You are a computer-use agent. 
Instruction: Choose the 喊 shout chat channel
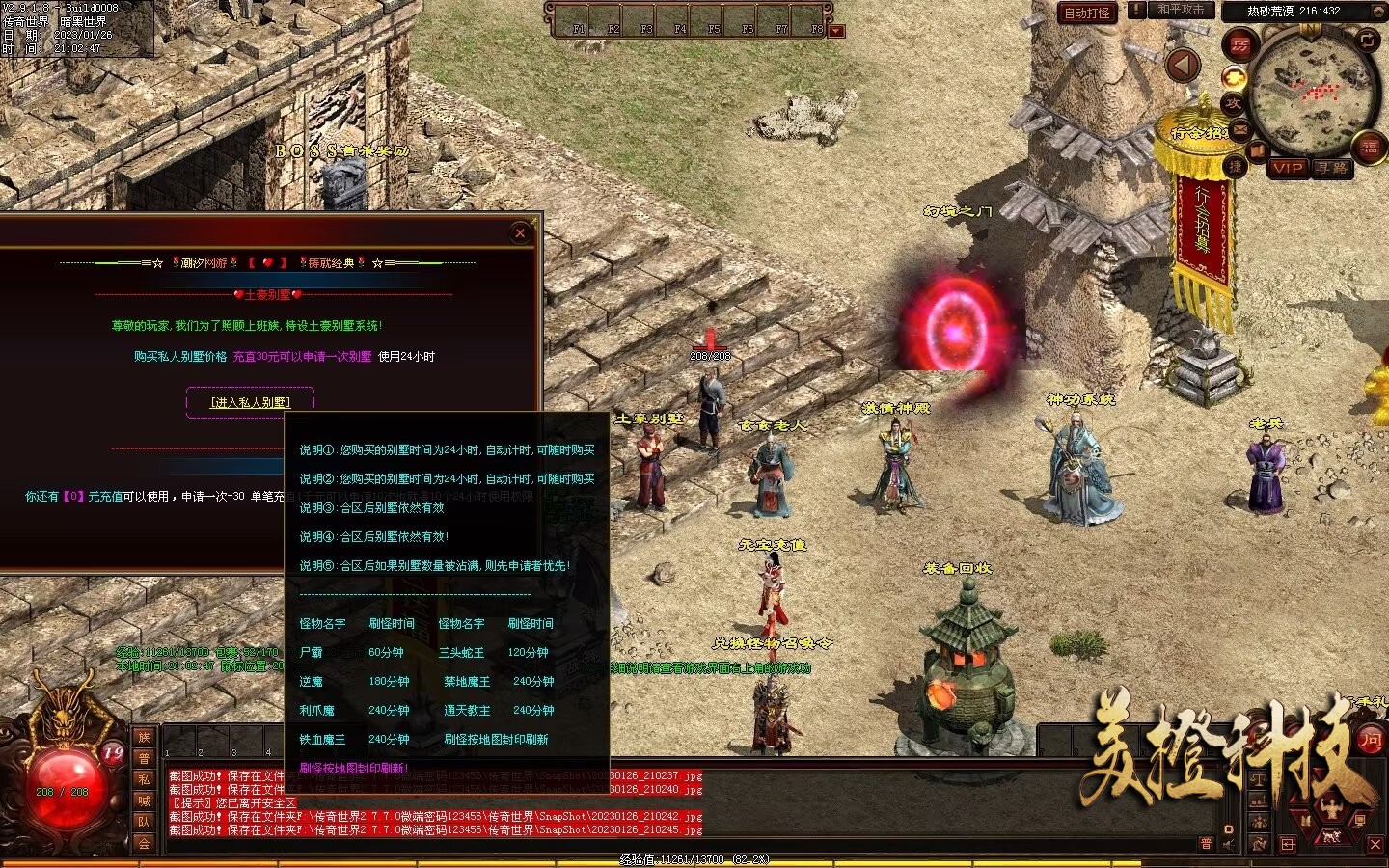(144, 800)
